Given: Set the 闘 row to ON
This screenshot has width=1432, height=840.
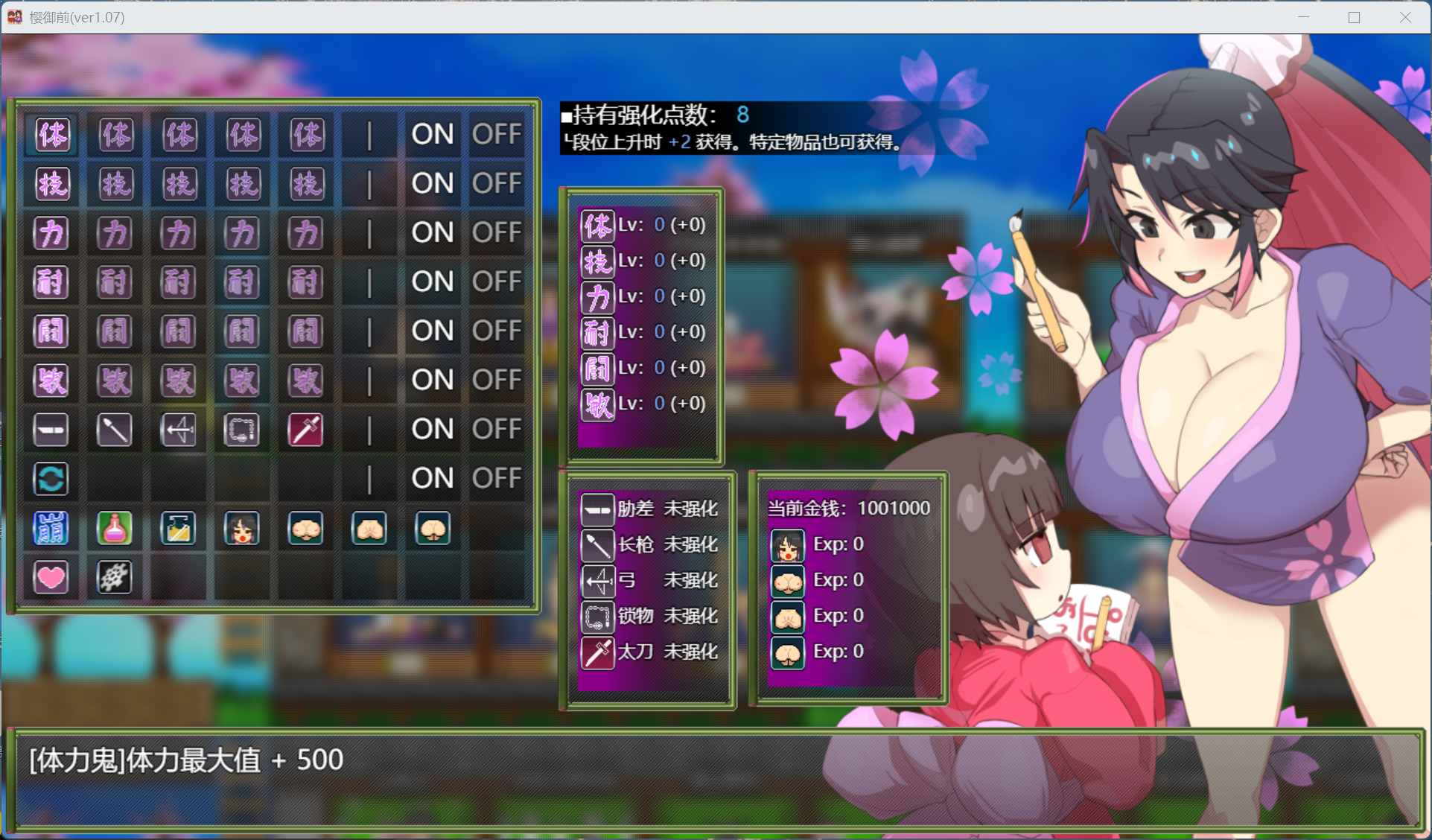Looking at the screenshot, I should 433,331.
